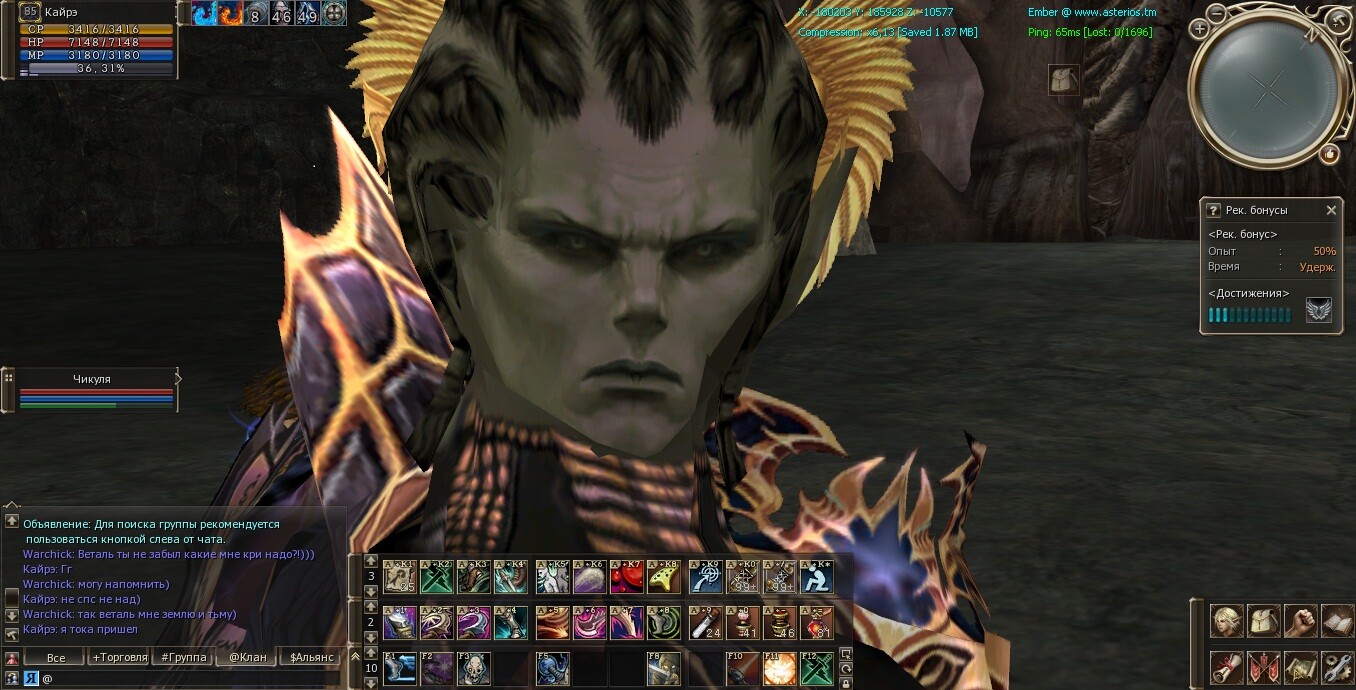Viewport: 1356px width, 690px height.
Task: Close the Рек. бонусы panel
Action: pos(1331,210)
